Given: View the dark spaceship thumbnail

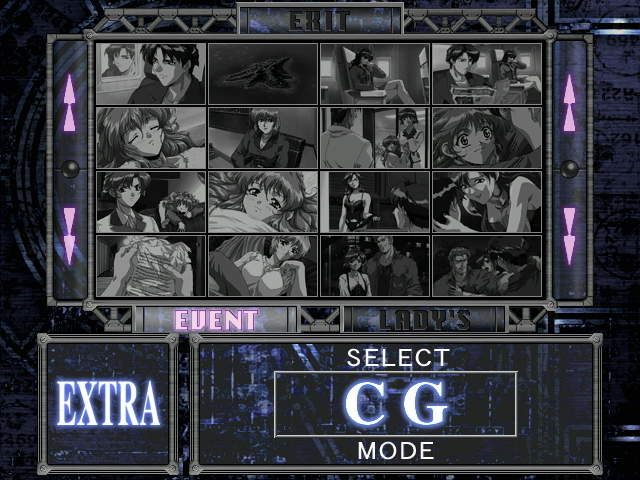Looking at the screenshot, I should [x=263, y=74].
